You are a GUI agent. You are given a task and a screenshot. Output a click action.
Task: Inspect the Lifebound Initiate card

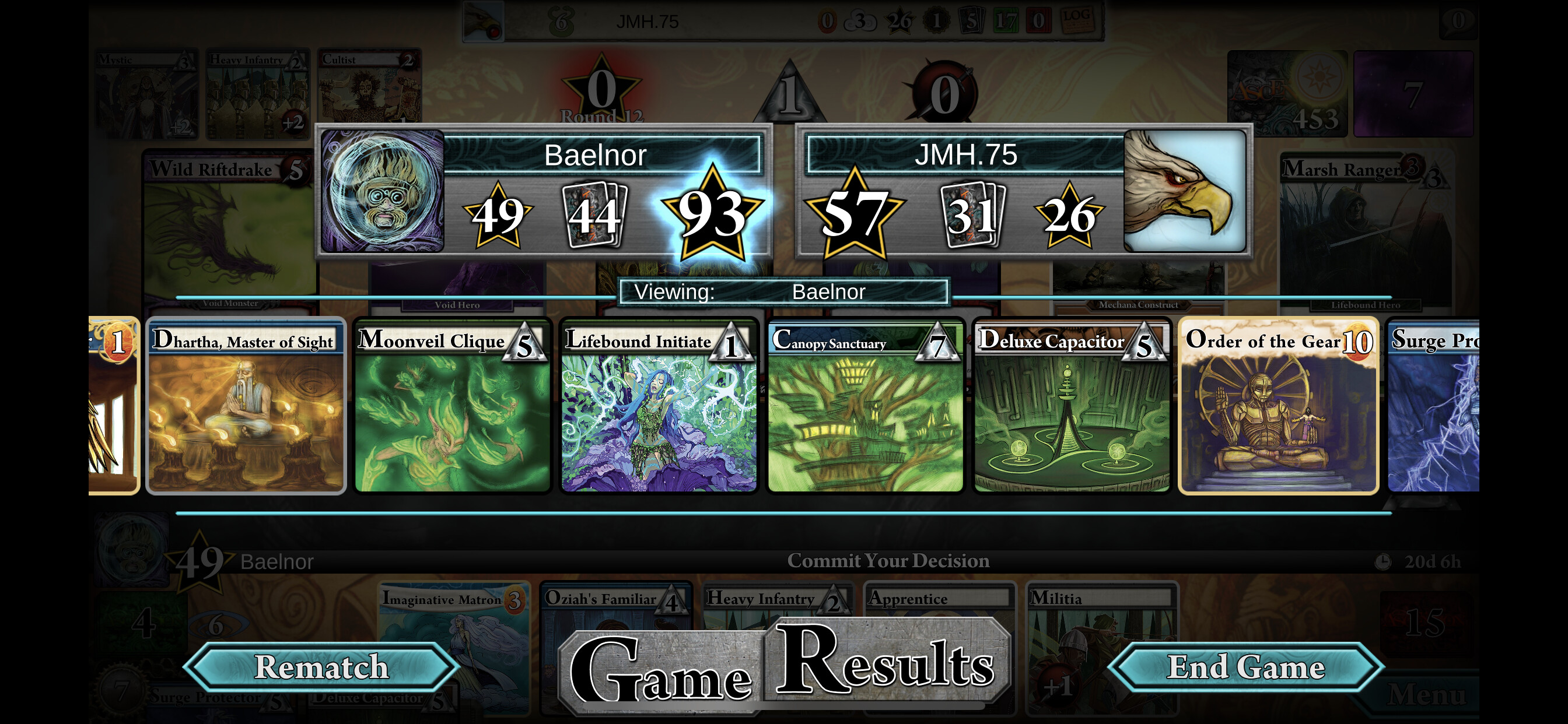pyautogui.click(x=659, y=406)
